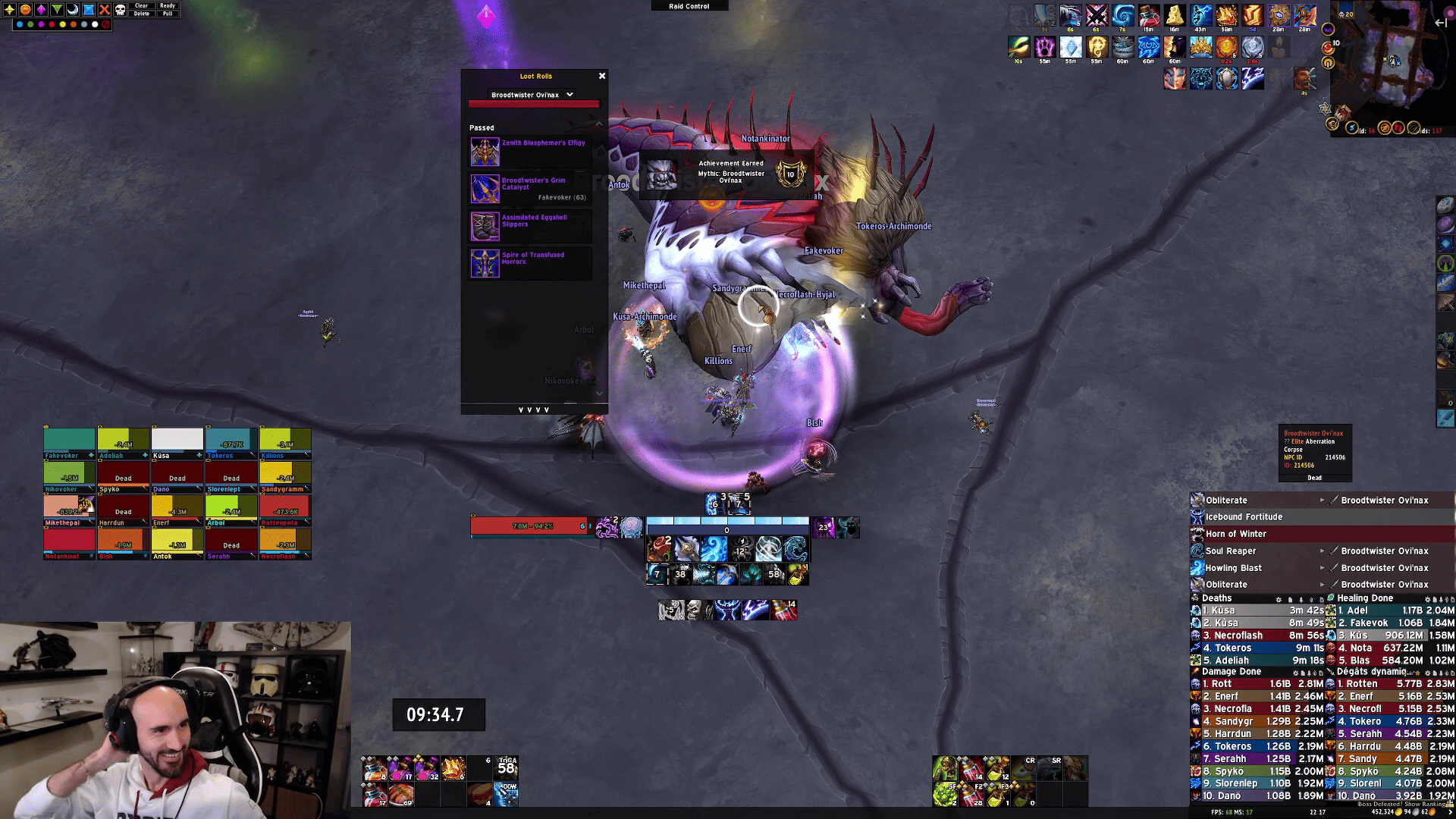Screen dimensions: 1456x819
Task: Select the Zenith Blasphemer's Effigy loot entry
Action: point(530,152)
